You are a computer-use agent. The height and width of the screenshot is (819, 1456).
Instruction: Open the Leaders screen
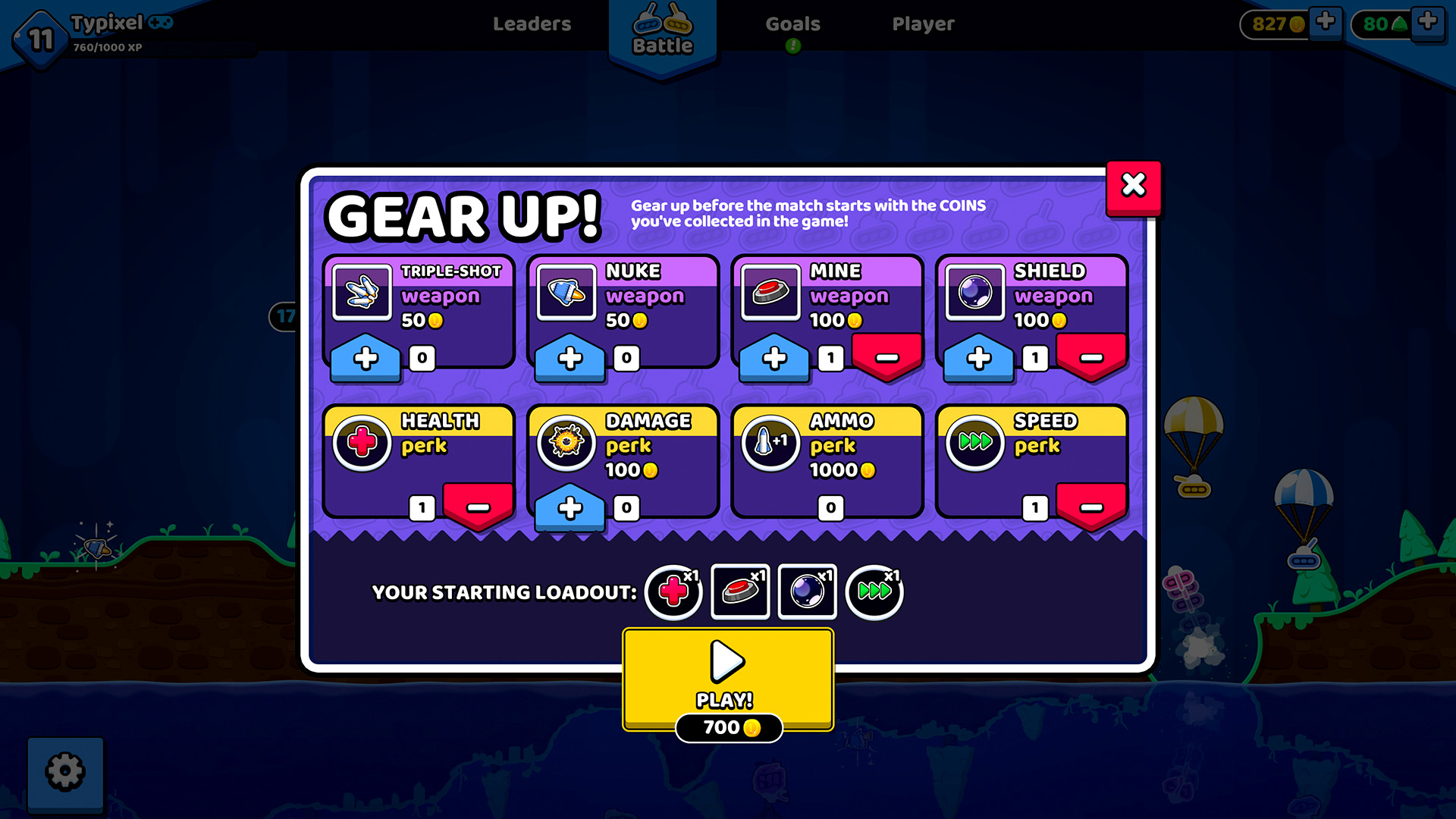tap(532, 24)
